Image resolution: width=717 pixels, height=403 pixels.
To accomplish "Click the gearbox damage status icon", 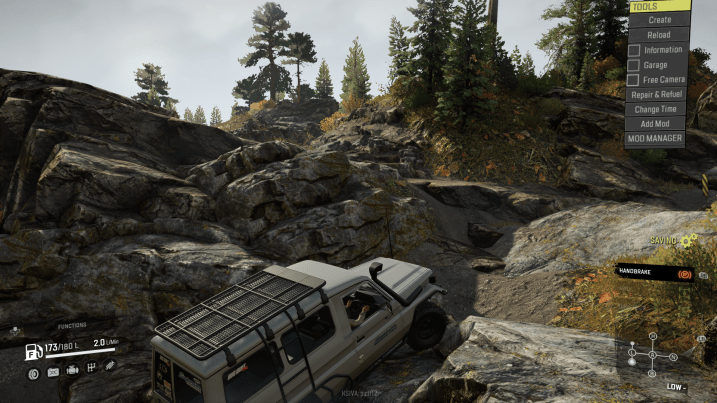I will pos(92,368).
